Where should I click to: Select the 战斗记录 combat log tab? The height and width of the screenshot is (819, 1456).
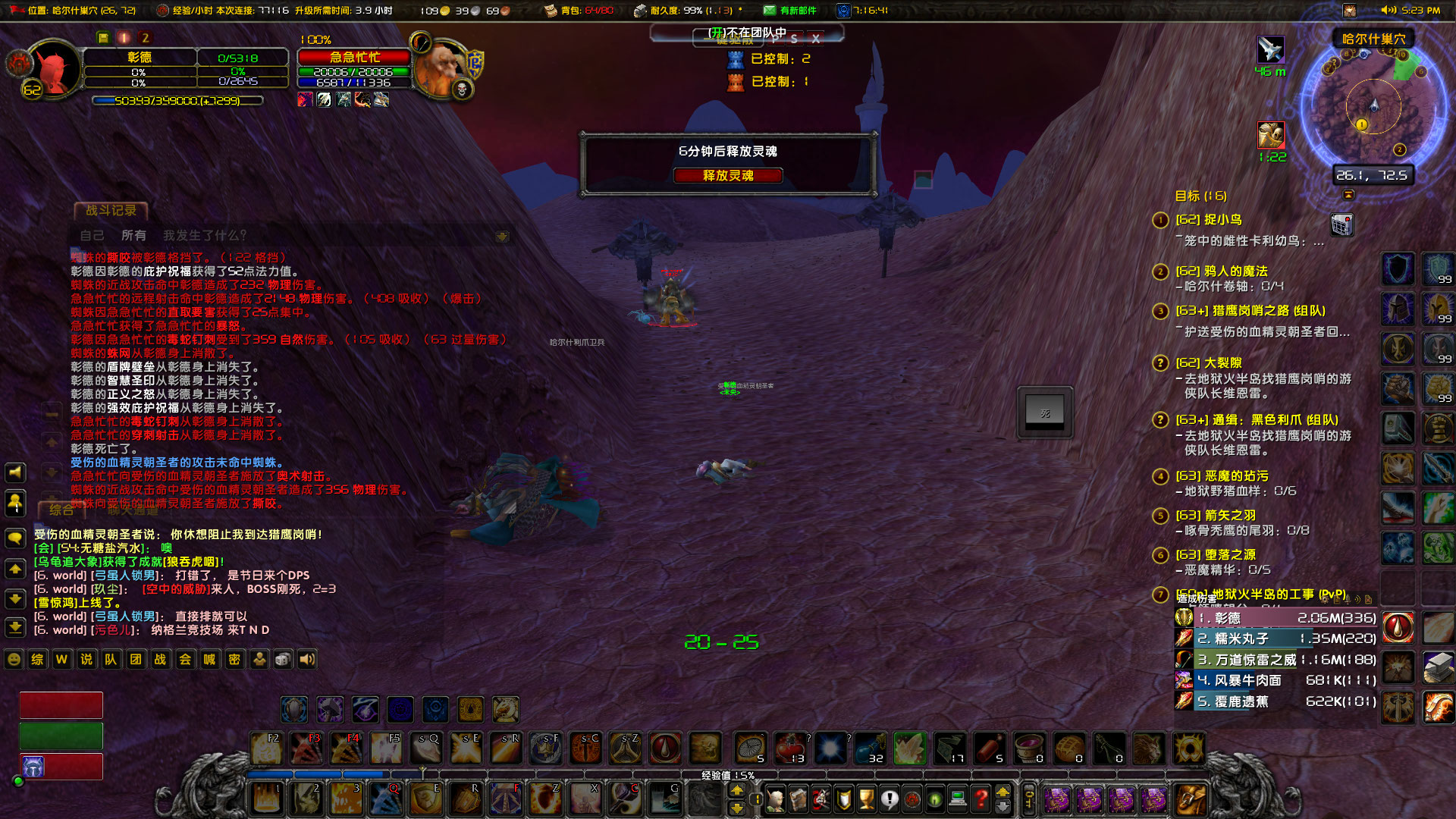(111, 212)
